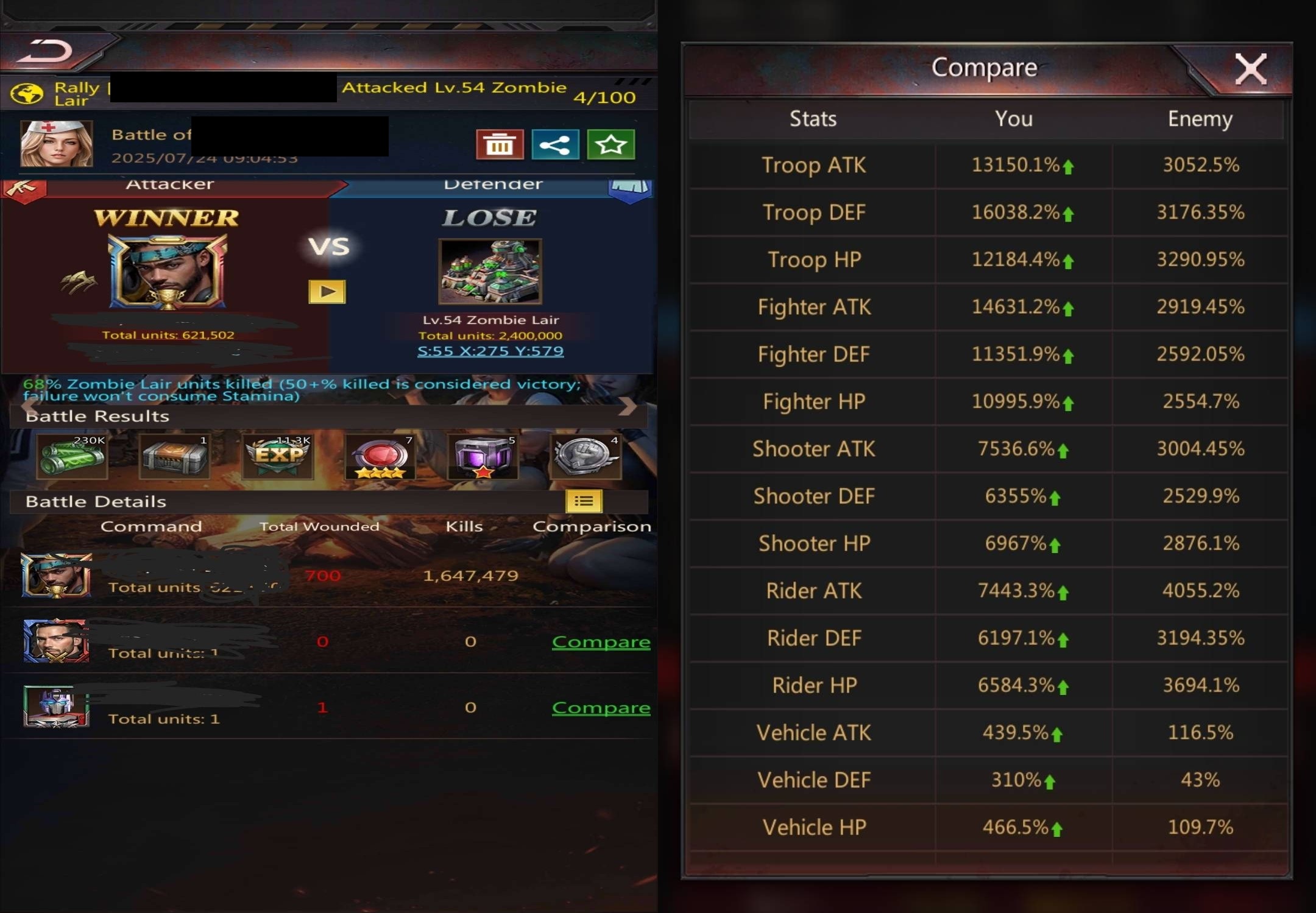This screenshot has width=1316, height=913.
Task: Inspect the silver fist medal reward
Action: coord(585,457)
